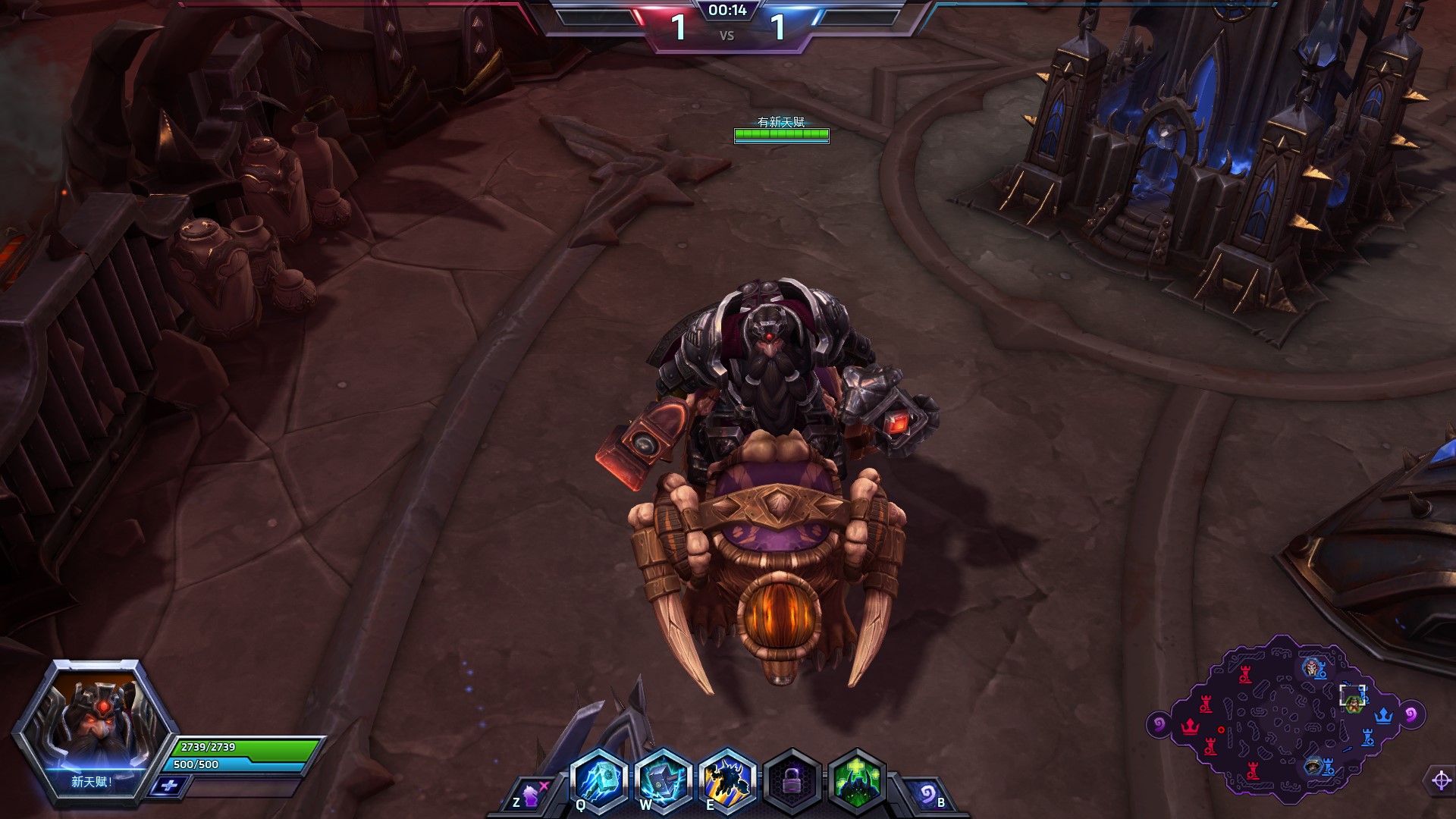Activate the Thunder Clap ability
1456x819 pixels.
(664, 779)
